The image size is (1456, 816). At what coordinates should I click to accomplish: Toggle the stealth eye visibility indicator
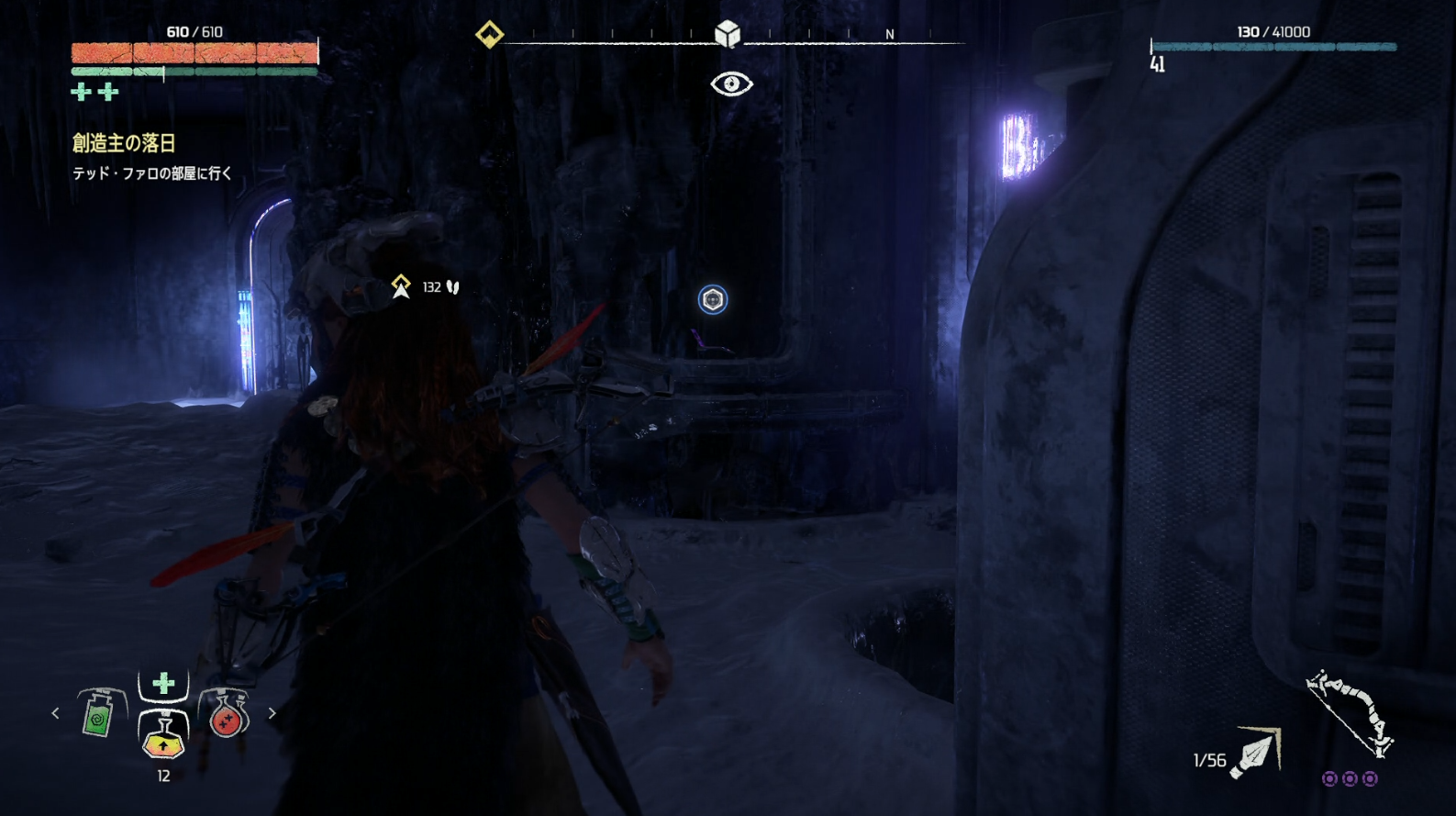pyautogui.click(x=731, y=84)
